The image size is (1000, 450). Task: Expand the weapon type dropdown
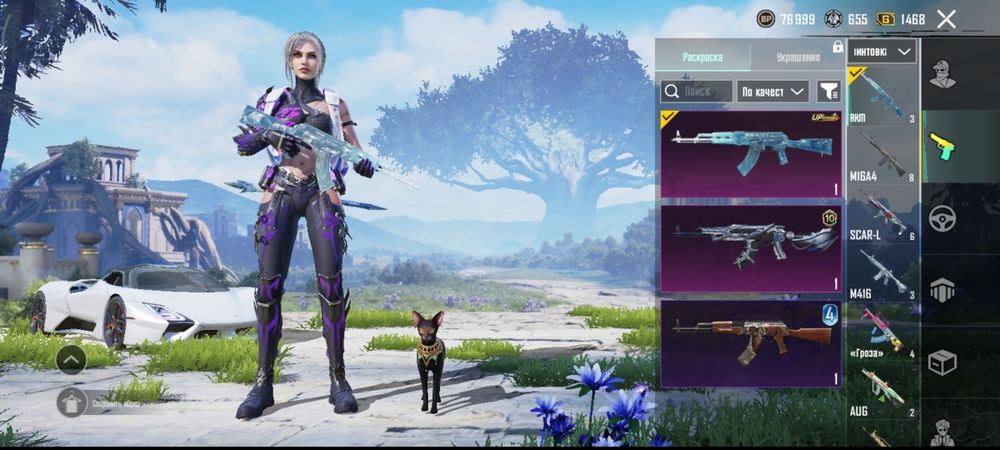coord(882,51)
